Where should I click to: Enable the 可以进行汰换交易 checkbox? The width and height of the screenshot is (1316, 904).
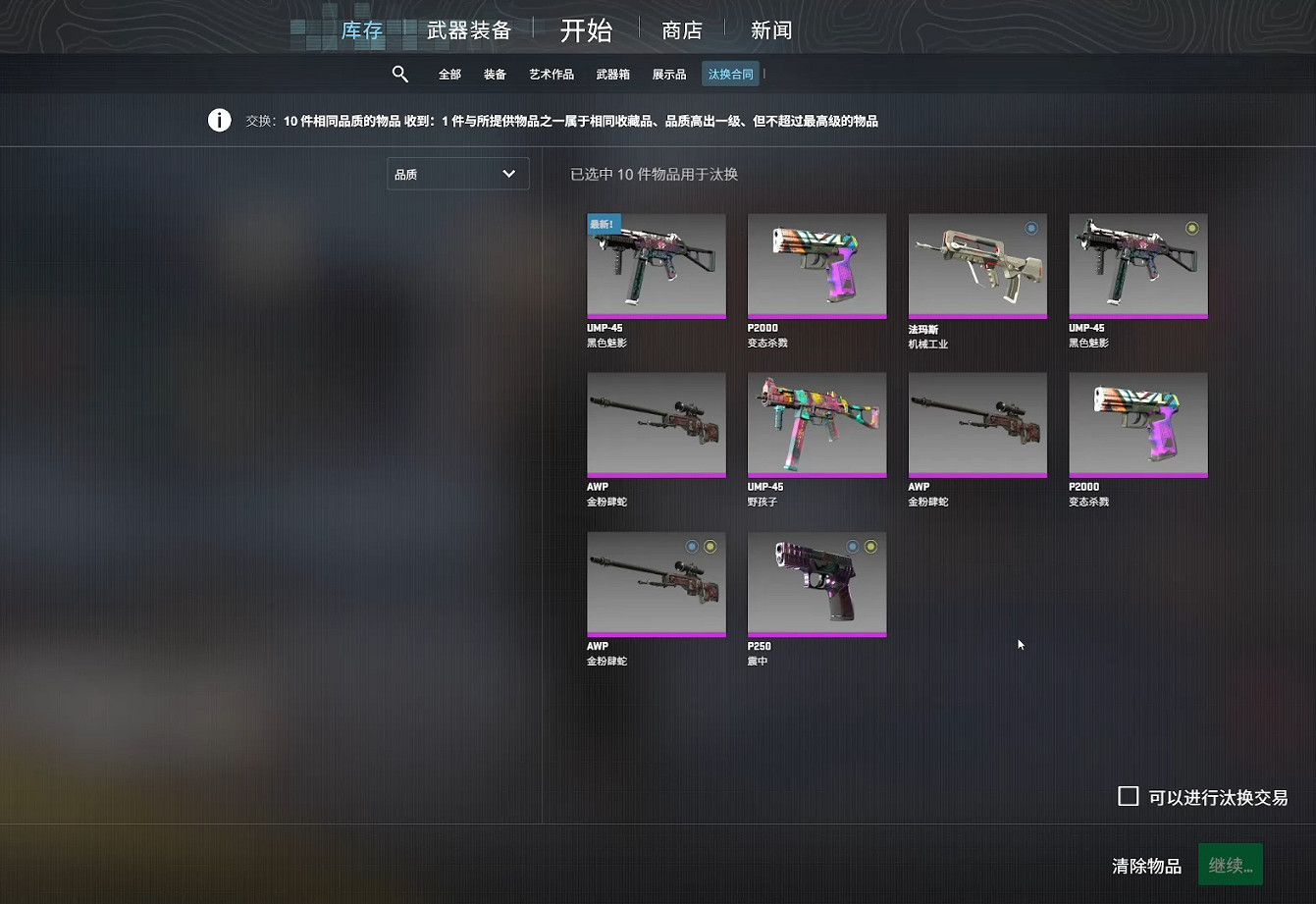[x=1127, y=796]
